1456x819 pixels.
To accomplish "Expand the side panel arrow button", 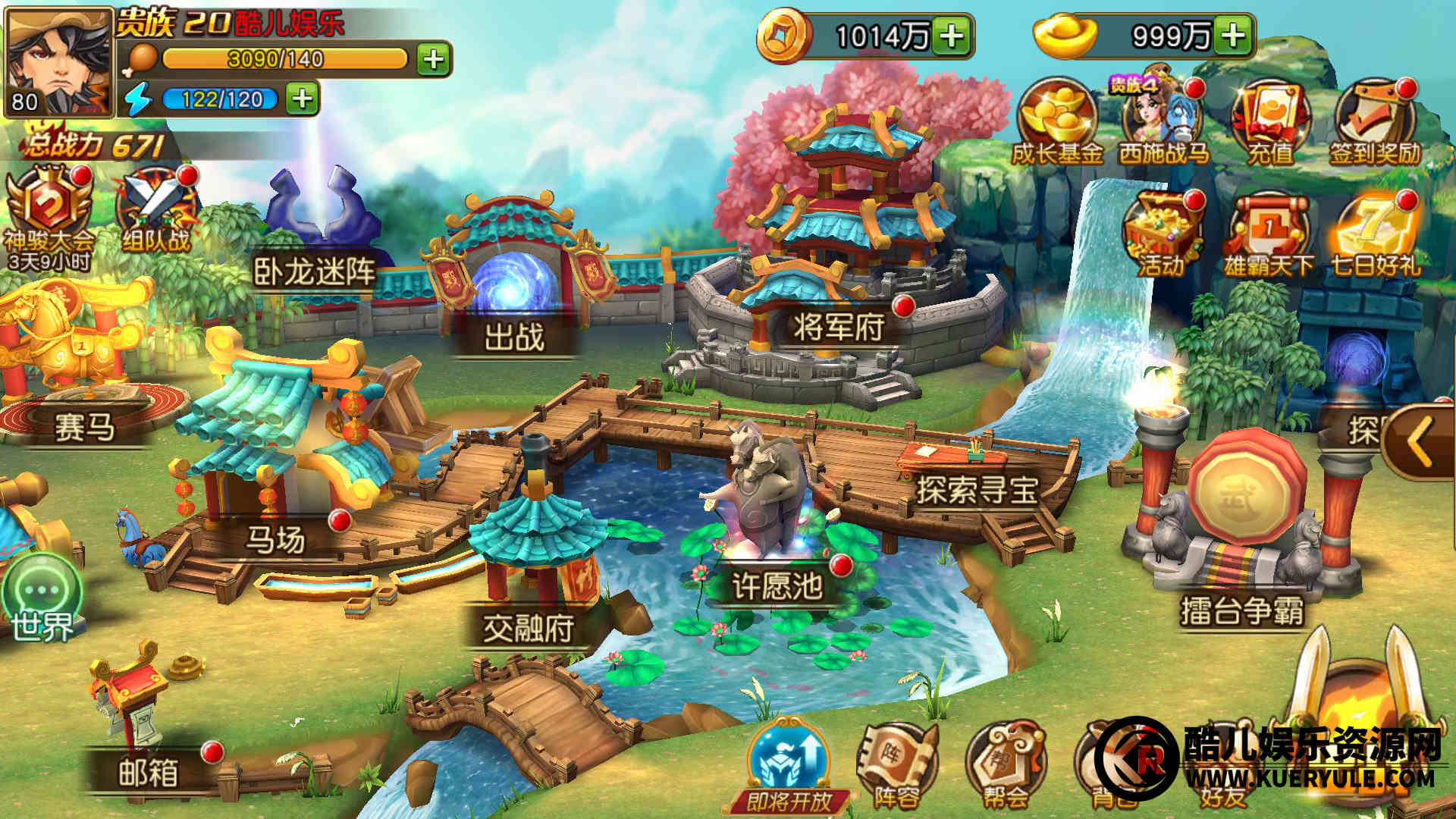I will pyautogui.click(x=1420, y=442).
